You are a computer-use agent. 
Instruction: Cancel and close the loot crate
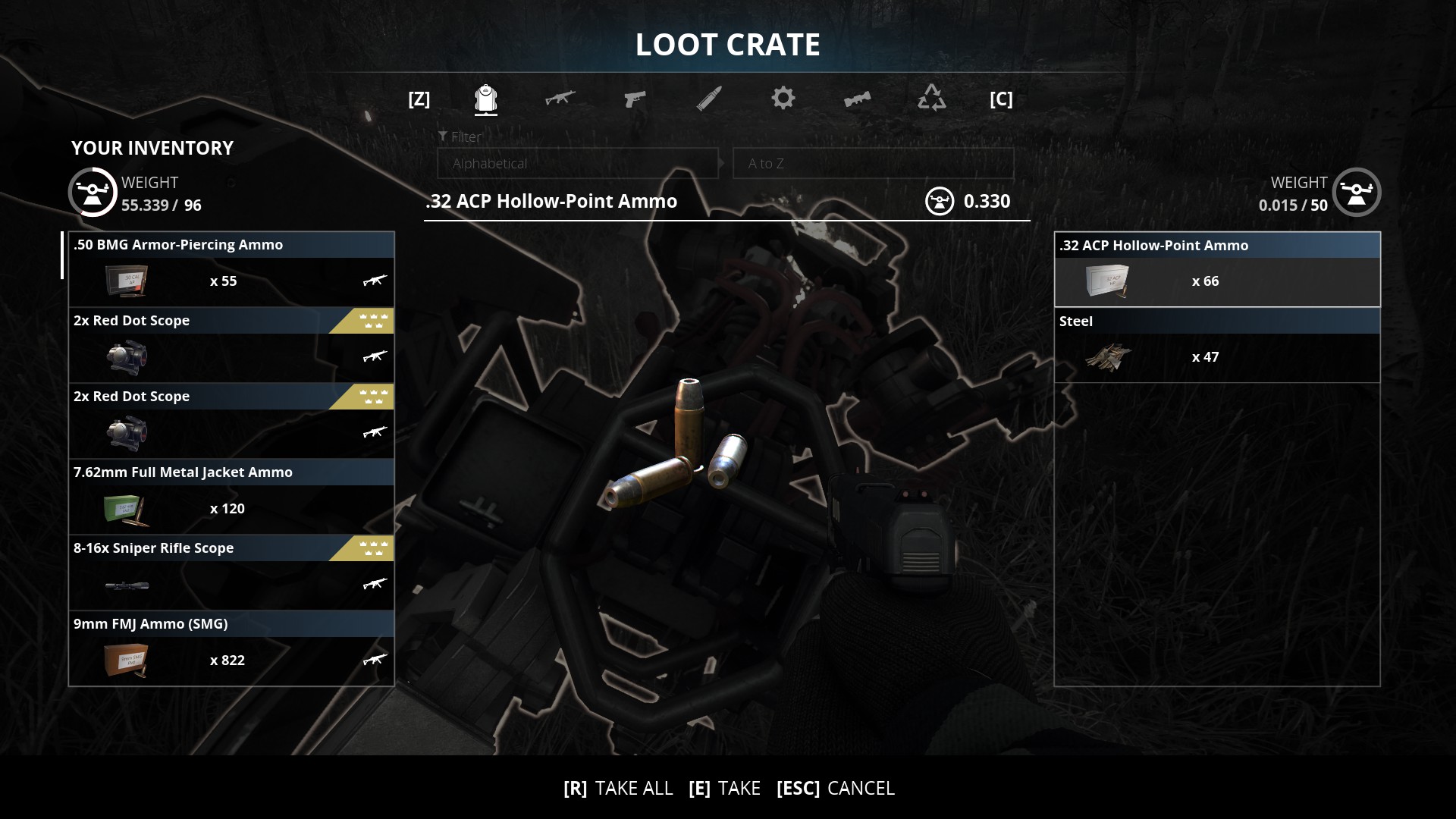(x=835, y=789)
